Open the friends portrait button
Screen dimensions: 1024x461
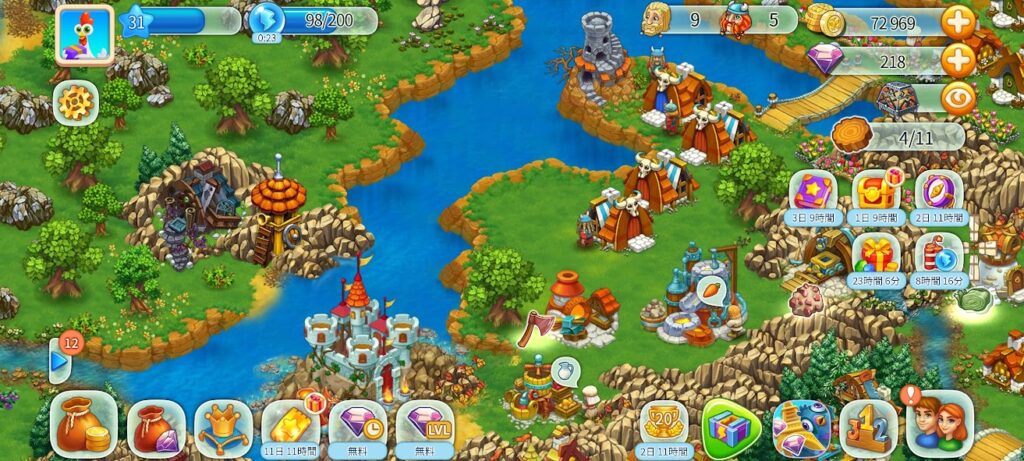coord(938,424)
